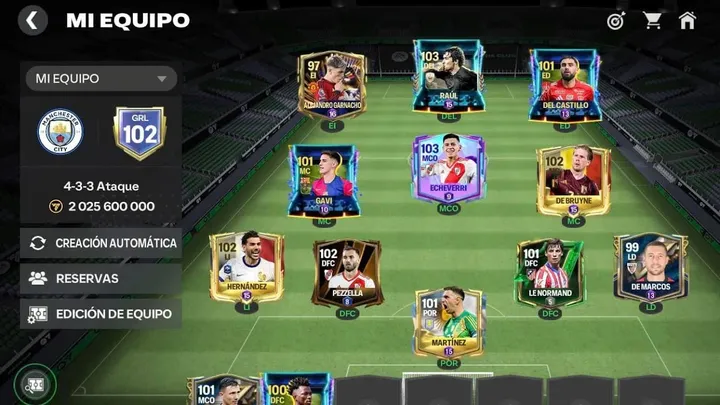
Task: Pick the Echeverri MCO card
Action: click(x=448, y=170)
